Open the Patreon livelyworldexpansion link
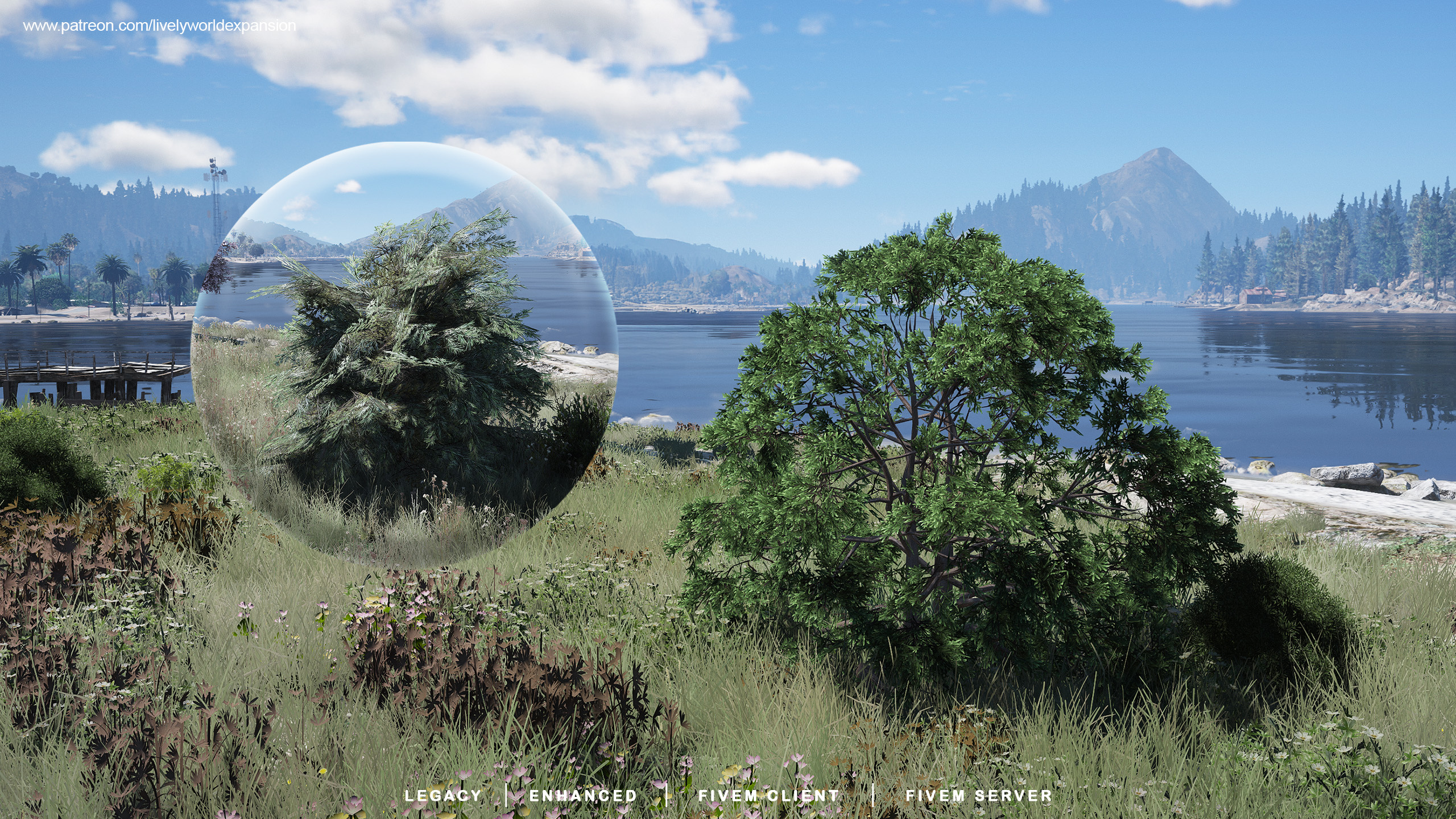Image resolution: width=1456 pixels, height=819 pixels. (x=159, y=26)
